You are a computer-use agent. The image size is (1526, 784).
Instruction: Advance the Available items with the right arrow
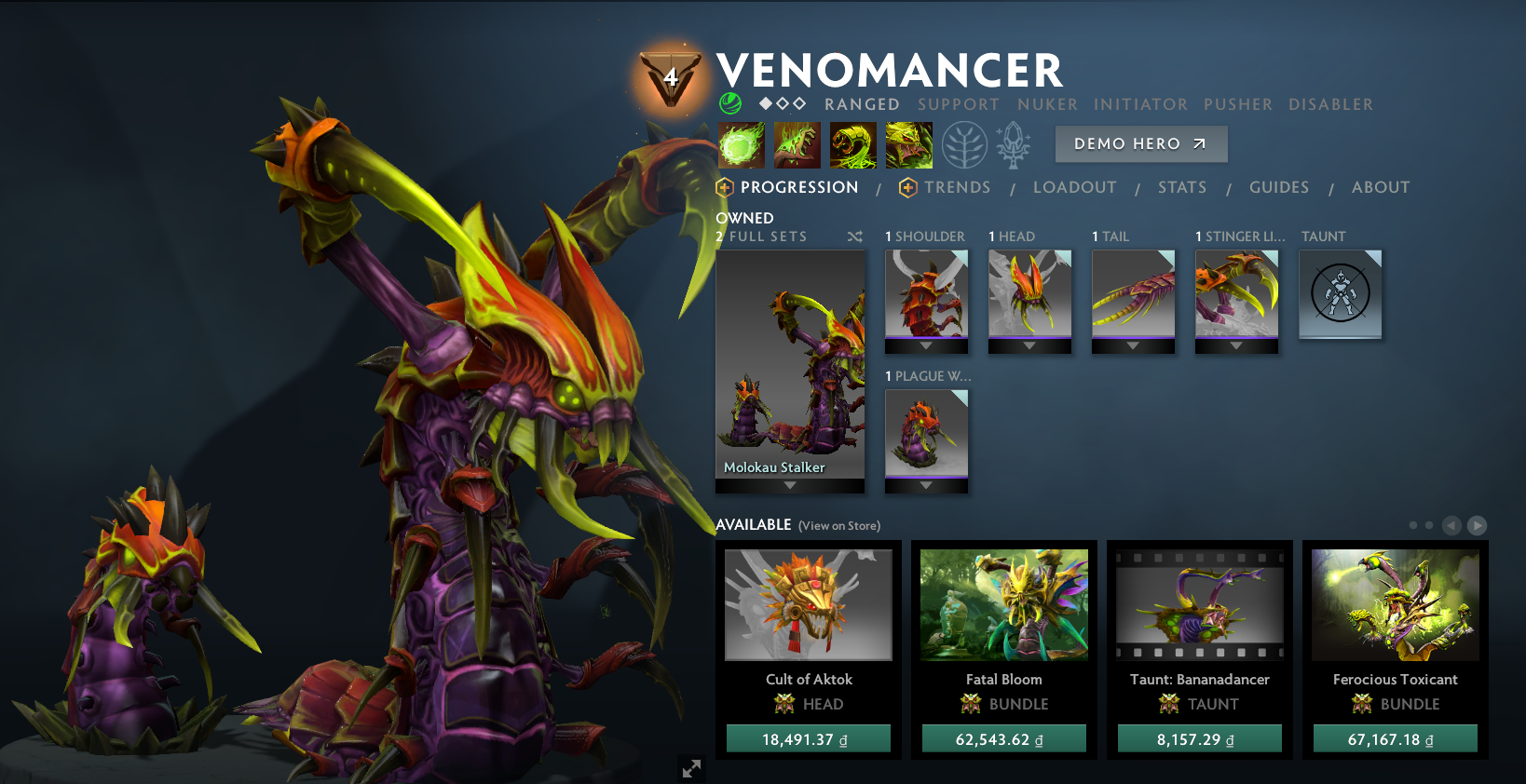(x=1478, y=525)
